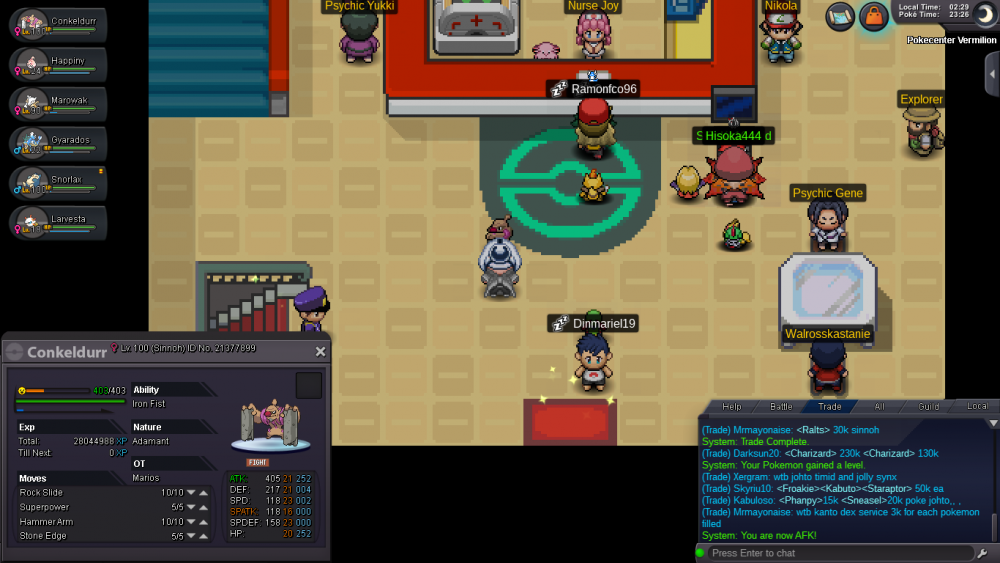The height and width of the screenshot is (563, 1000).
Task: Select Snorlax party slot
Action: [x=58, y=184]
